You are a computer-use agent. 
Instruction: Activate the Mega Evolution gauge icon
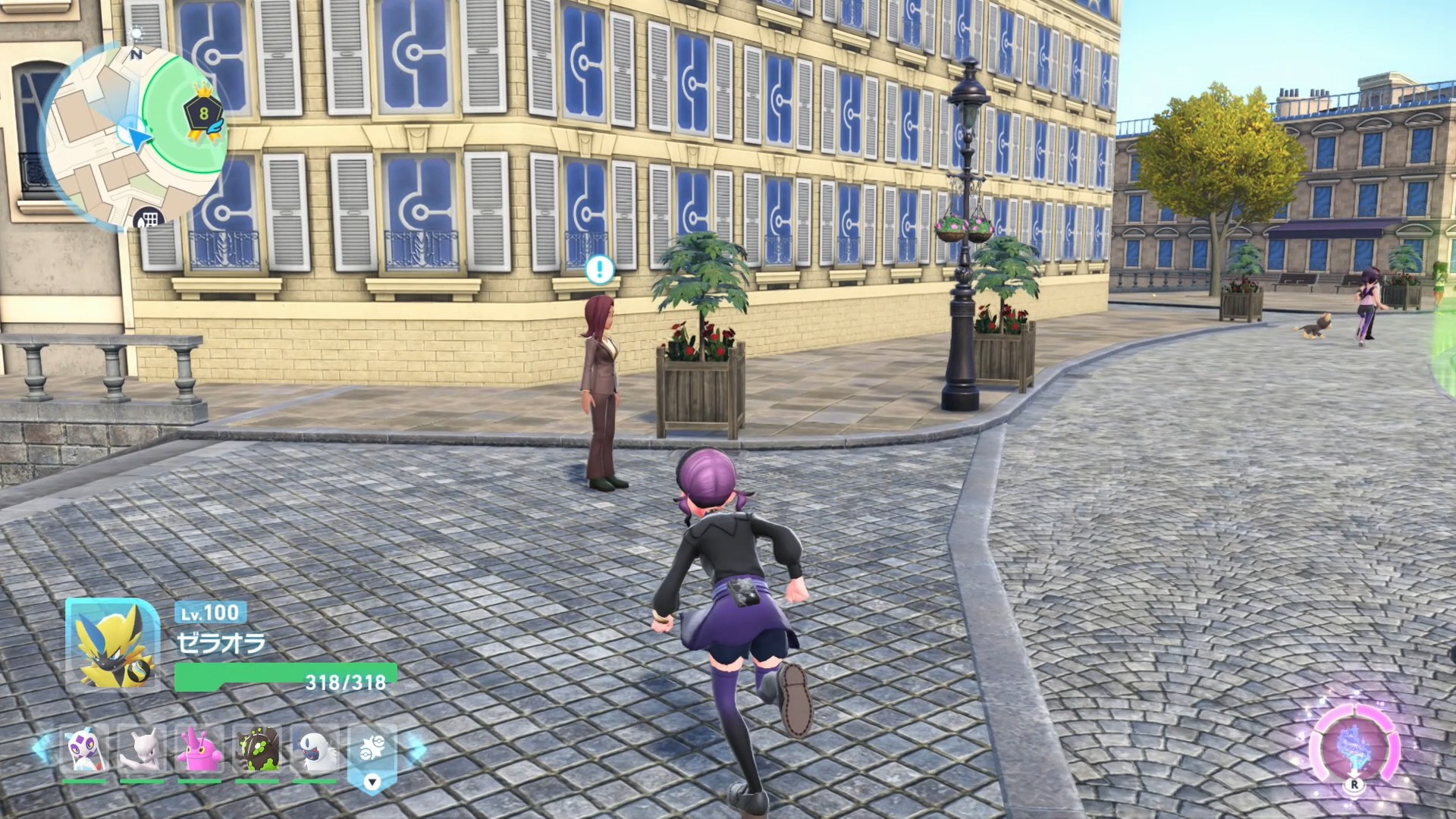[1354, 745]
